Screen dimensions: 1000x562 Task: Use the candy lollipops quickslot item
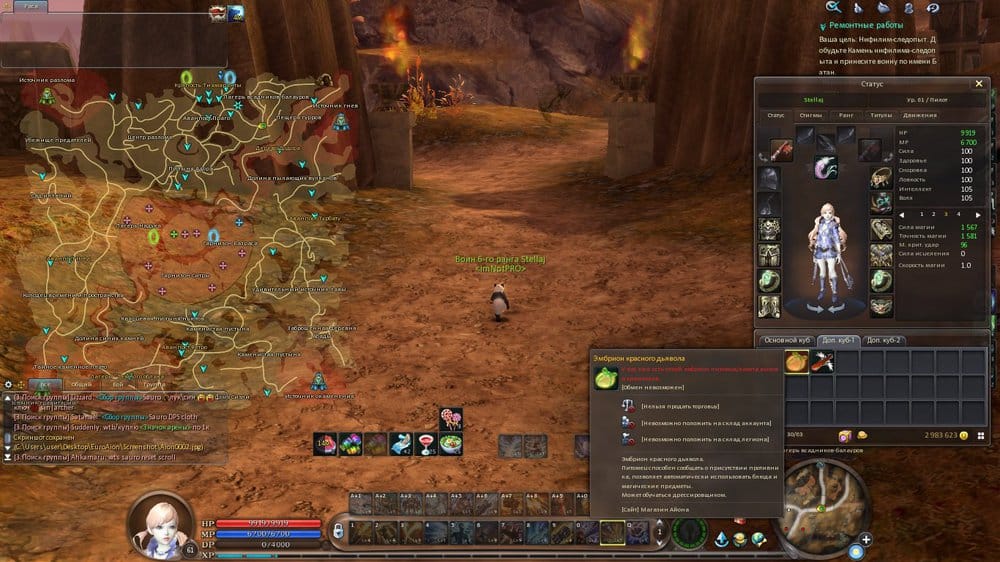(x=450, y=419)
